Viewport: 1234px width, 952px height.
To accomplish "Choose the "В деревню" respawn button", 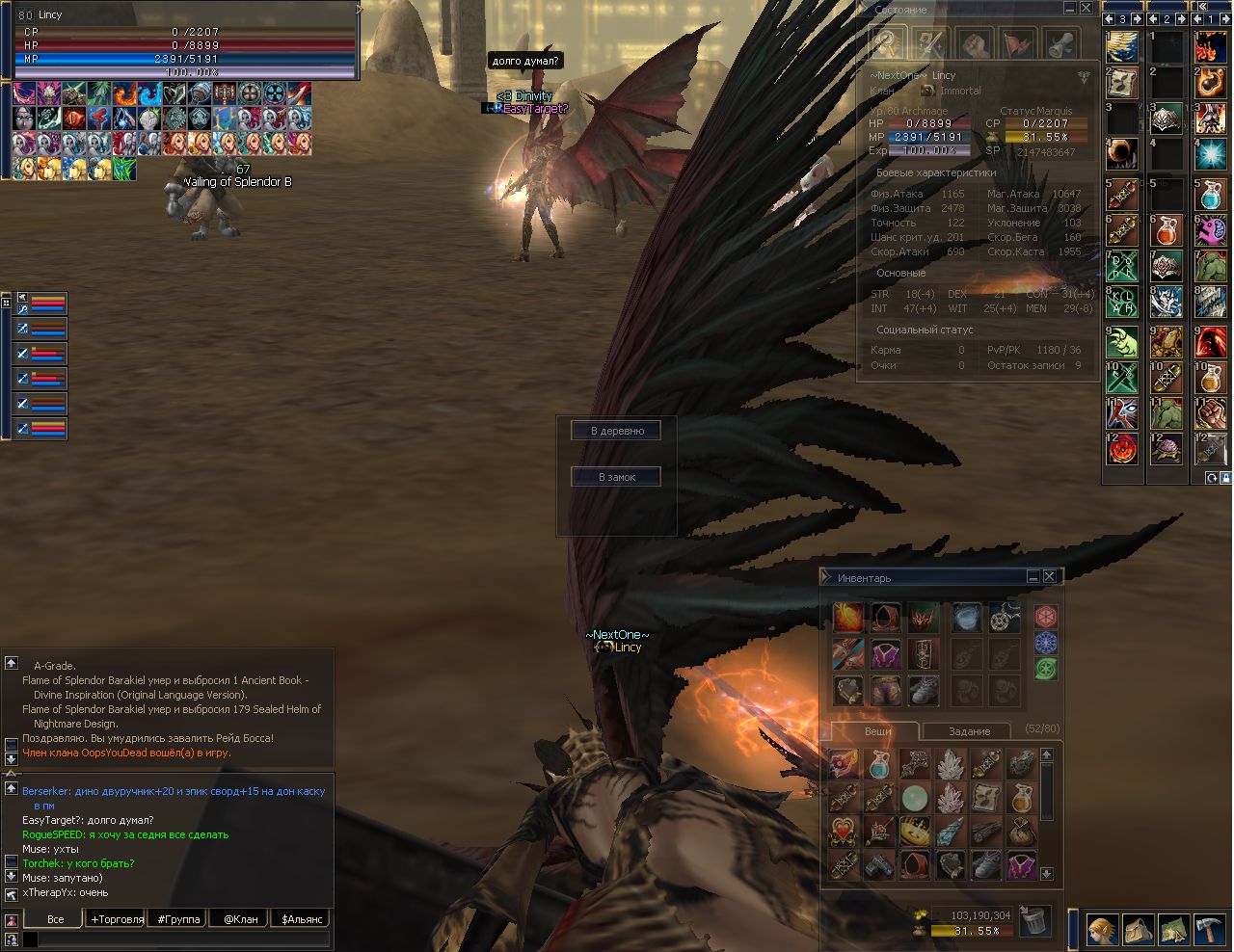I will (617, 431).
